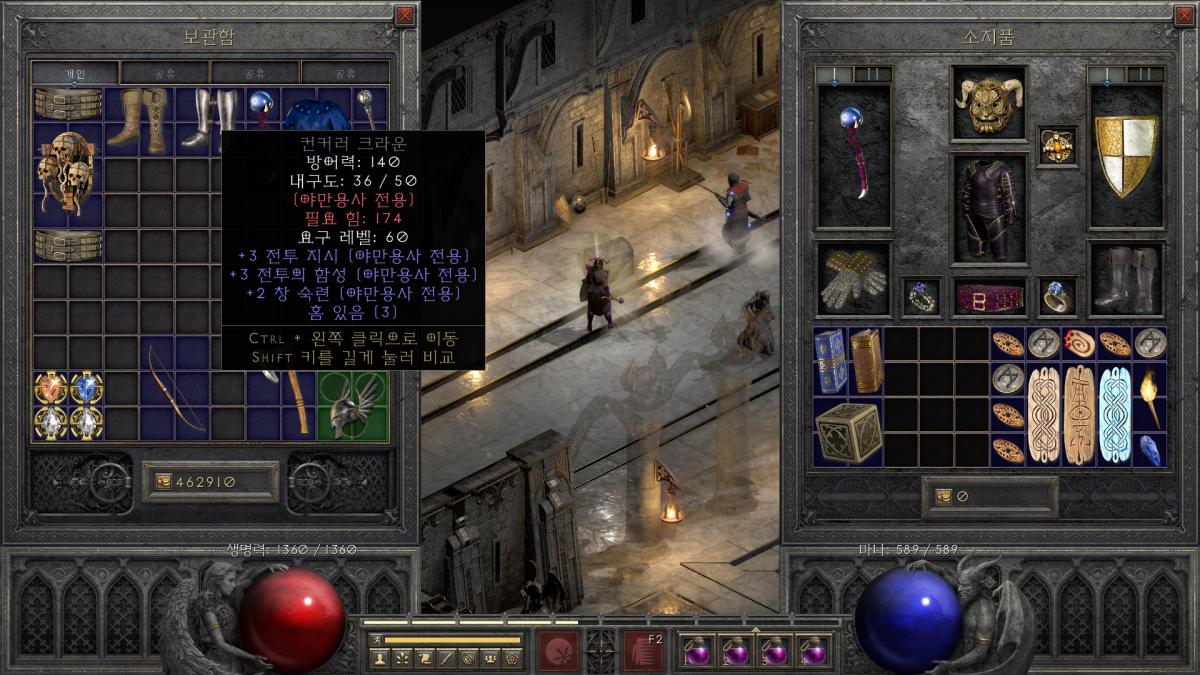Select the blue tome in inventory
This screenshot has height=675, width=1200.
click(830, 361)
